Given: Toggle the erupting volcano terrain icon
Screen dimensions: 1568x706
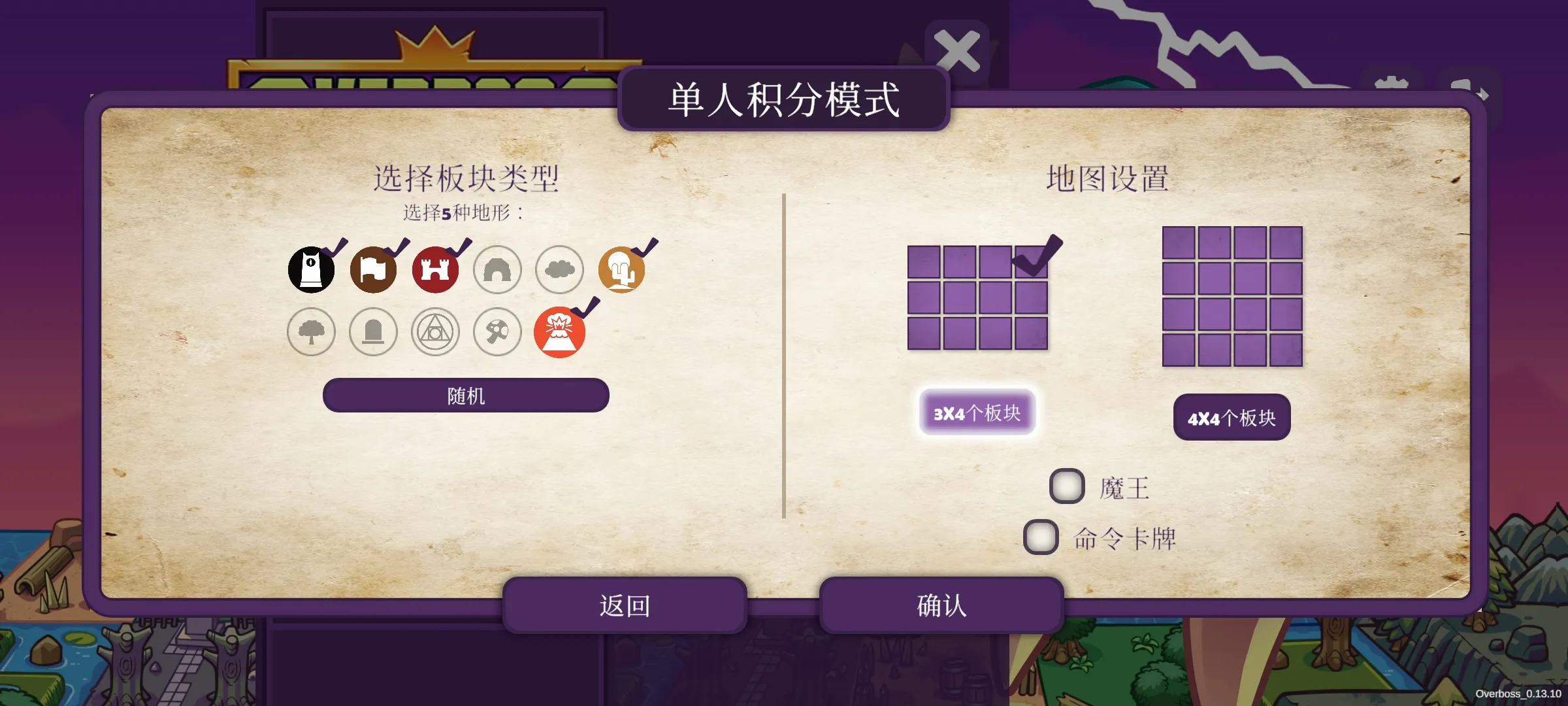Looking at the screenshot, I should (559, 332).
